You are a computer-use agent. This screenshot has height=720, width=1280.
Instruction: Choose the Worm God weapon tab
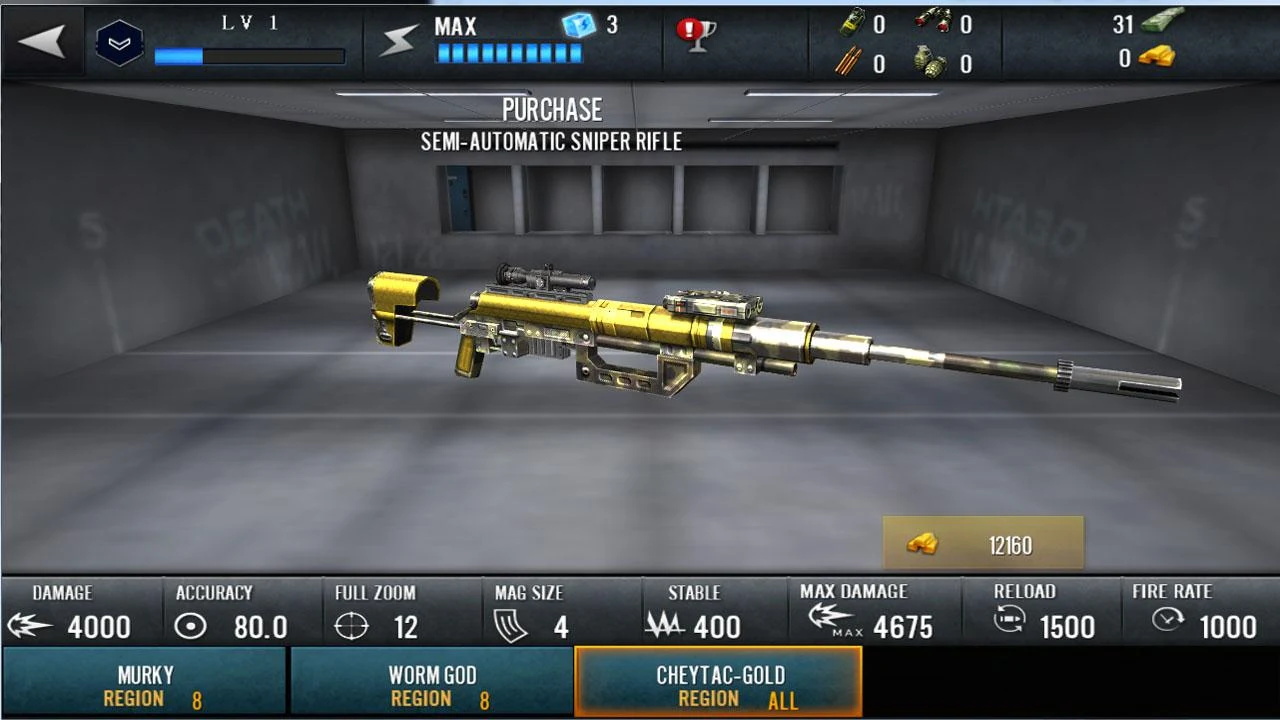pyautogui.click(x=432, y=685)
